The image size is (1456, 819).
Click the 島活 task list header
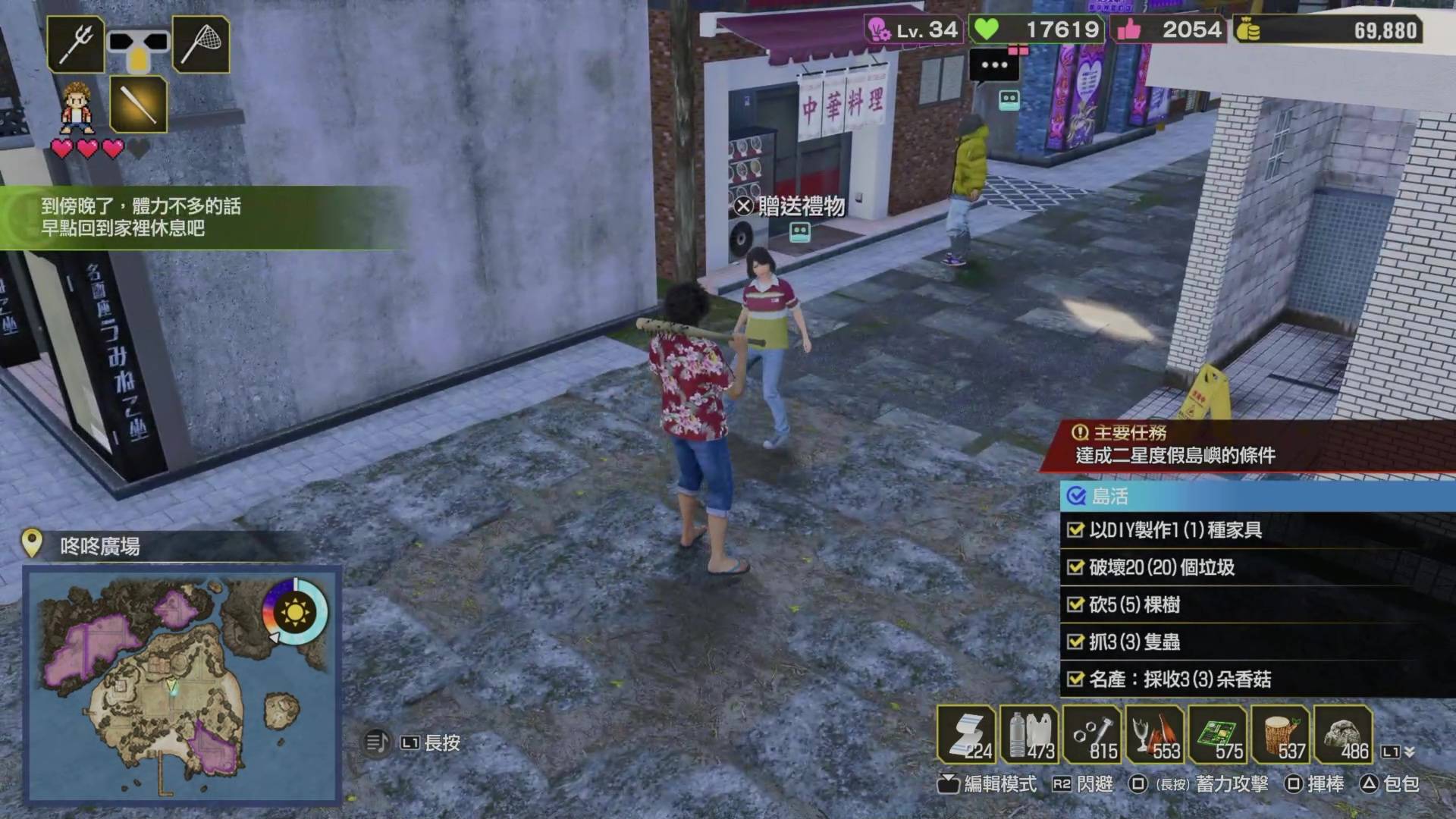click(x=1255, y=497)
